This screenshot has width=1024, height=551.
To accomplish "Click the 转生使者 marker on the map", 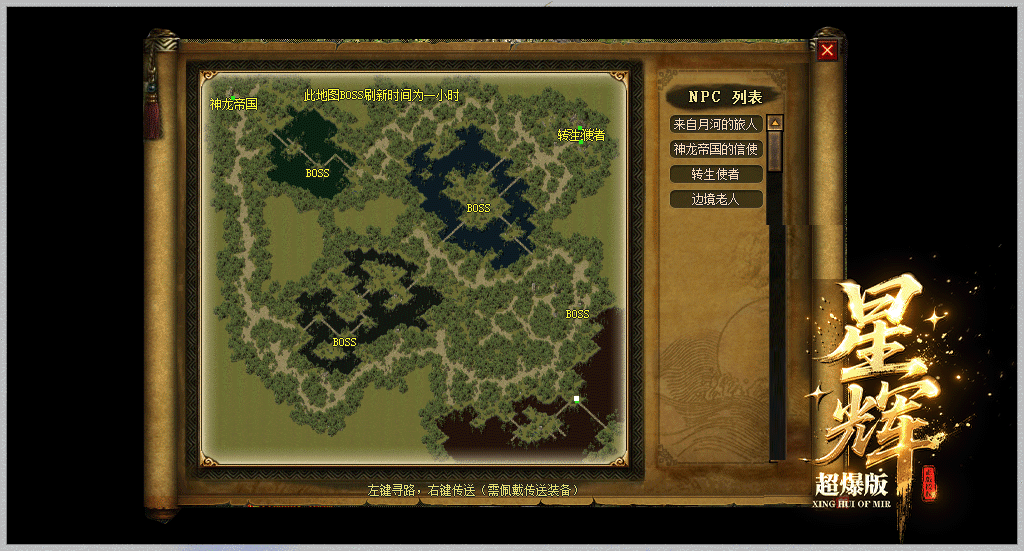I will click(581, 135).
